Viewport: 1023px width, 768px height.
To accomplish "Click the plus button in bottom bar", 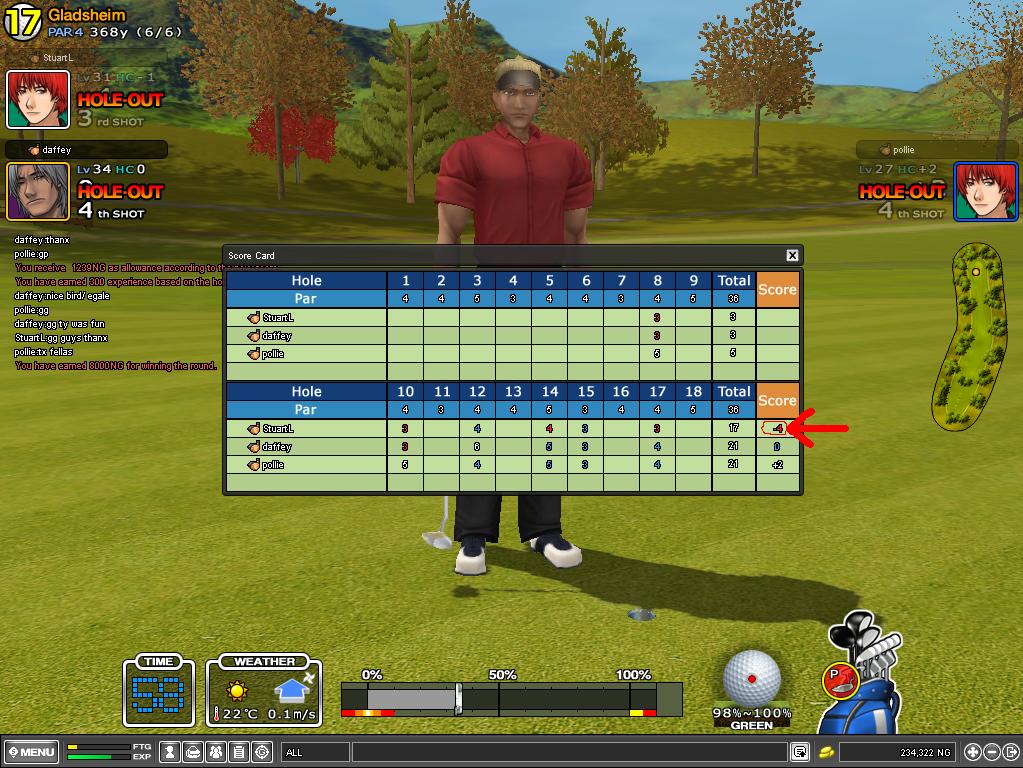I will point(972,752).
